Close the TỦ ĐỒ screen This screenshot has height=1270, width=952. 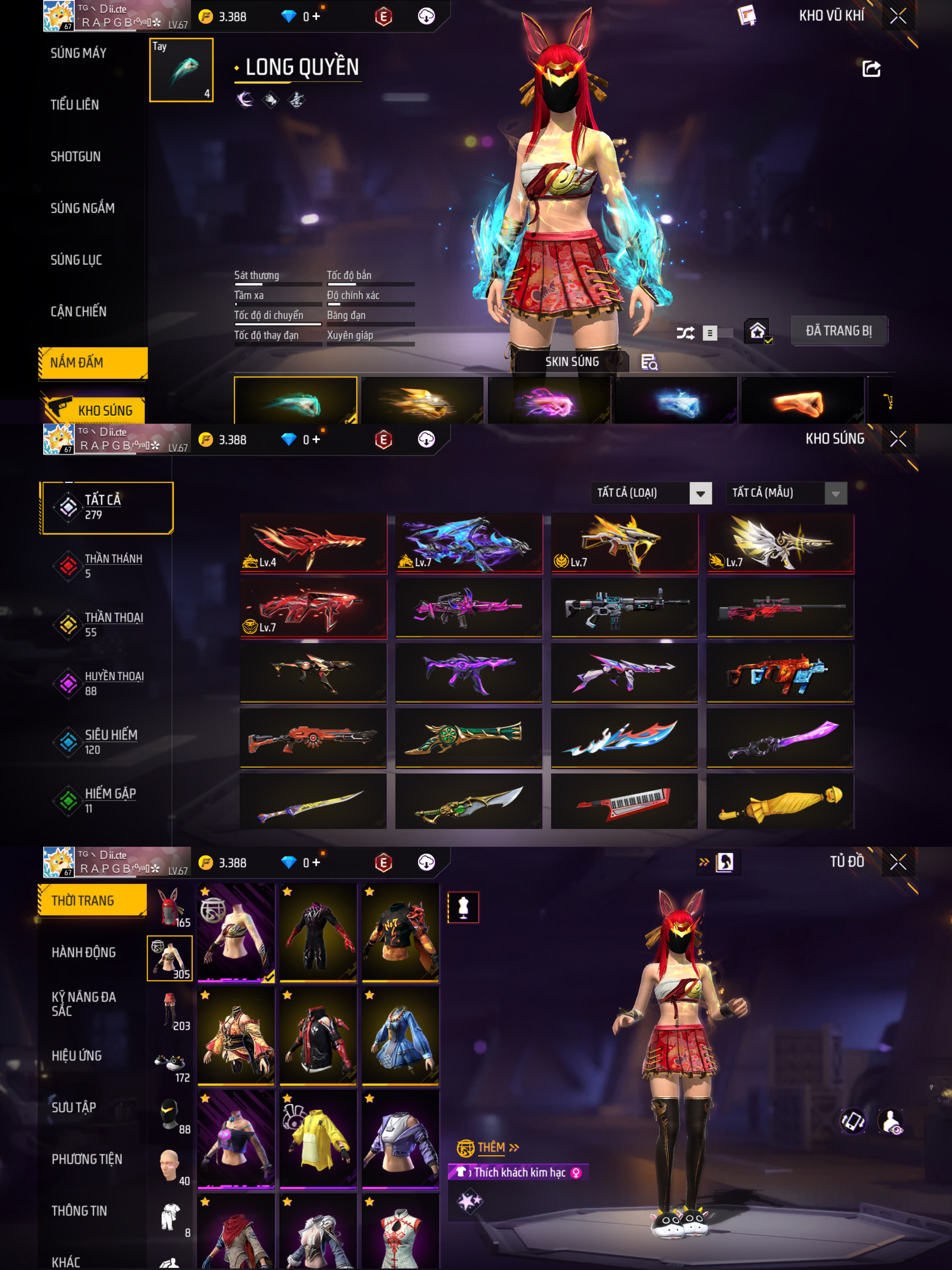898,862
